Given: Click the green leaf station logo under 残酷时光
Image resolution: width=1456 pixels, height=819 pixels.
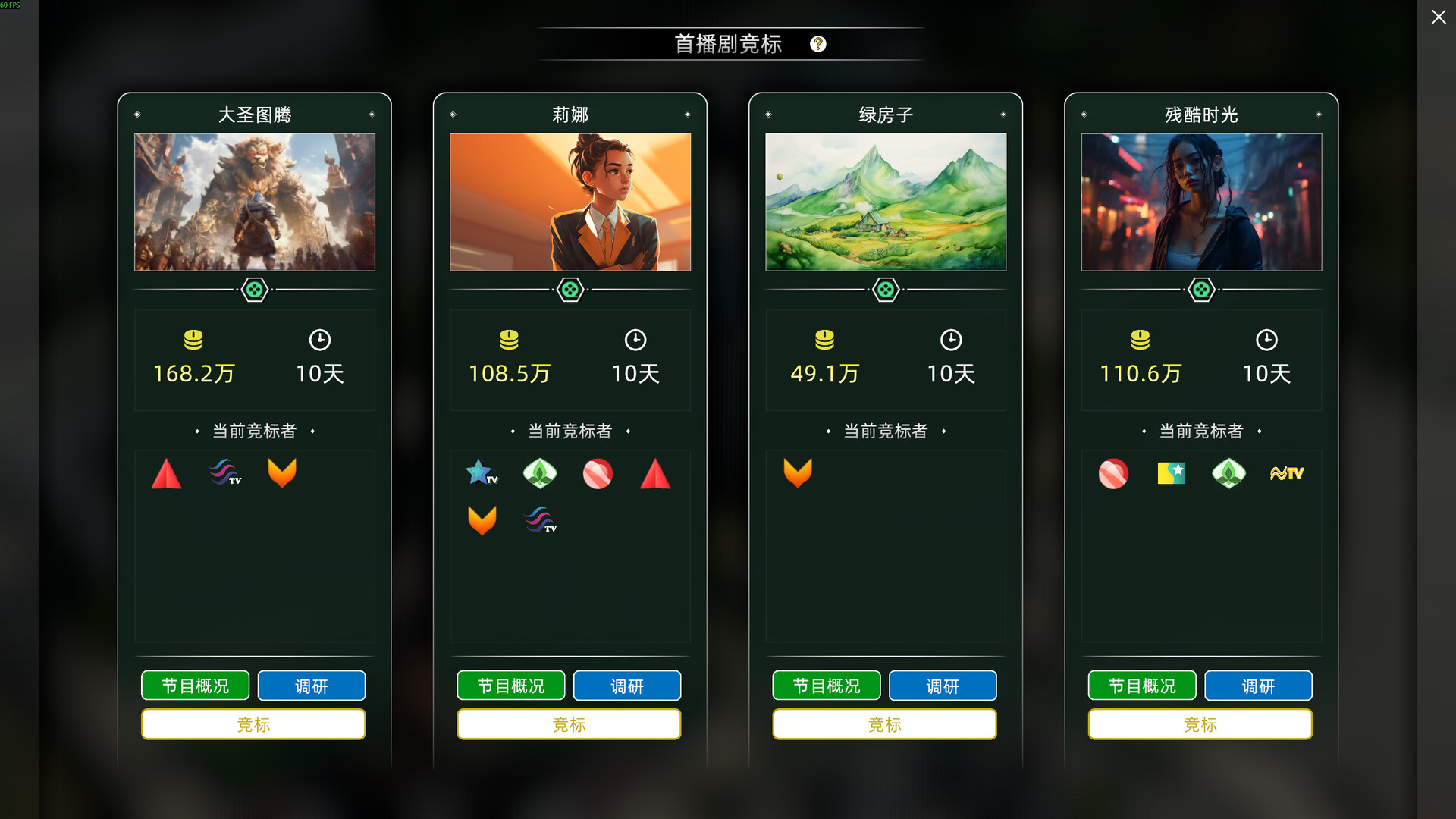Looking at the screenshot, I should click(1228, 473).
